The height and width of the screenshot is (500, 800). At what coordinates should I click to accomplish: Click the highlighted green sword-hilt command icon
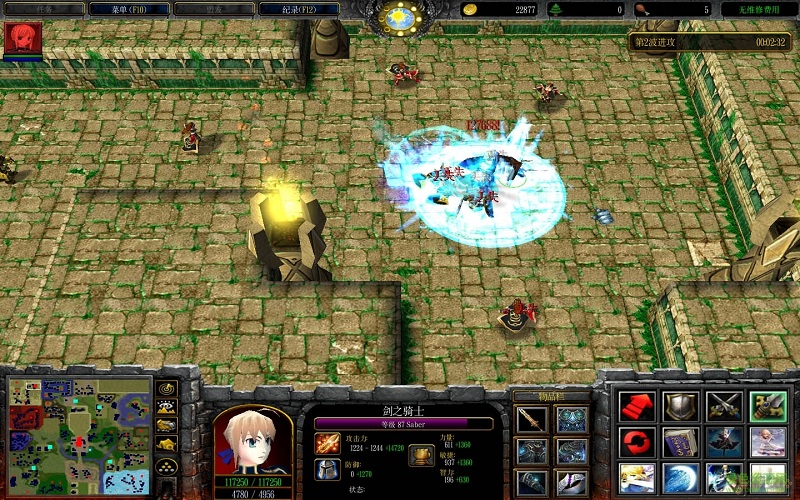click(767, 405)
